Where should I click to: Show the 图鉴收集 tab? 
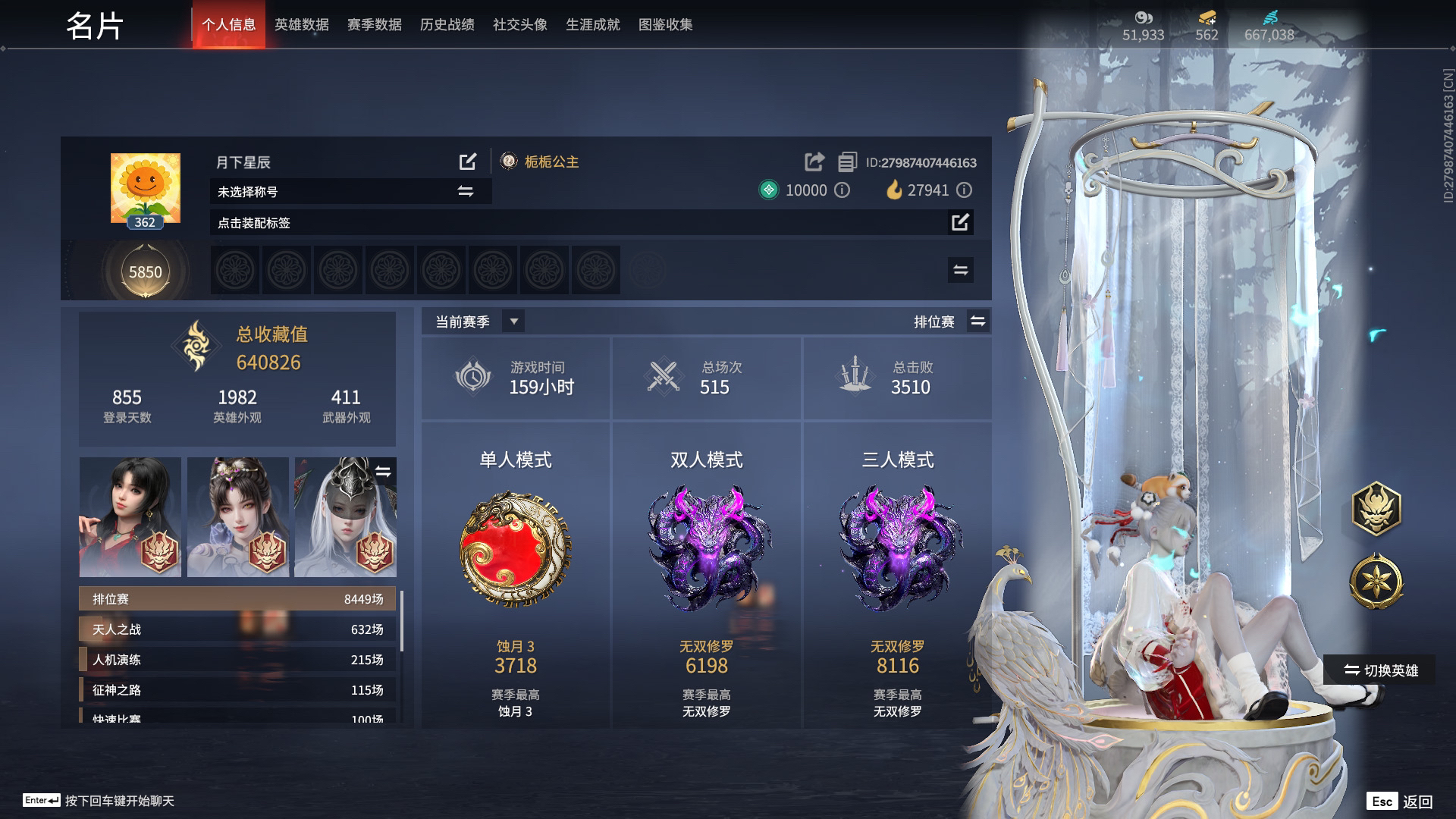pos(665,25)
